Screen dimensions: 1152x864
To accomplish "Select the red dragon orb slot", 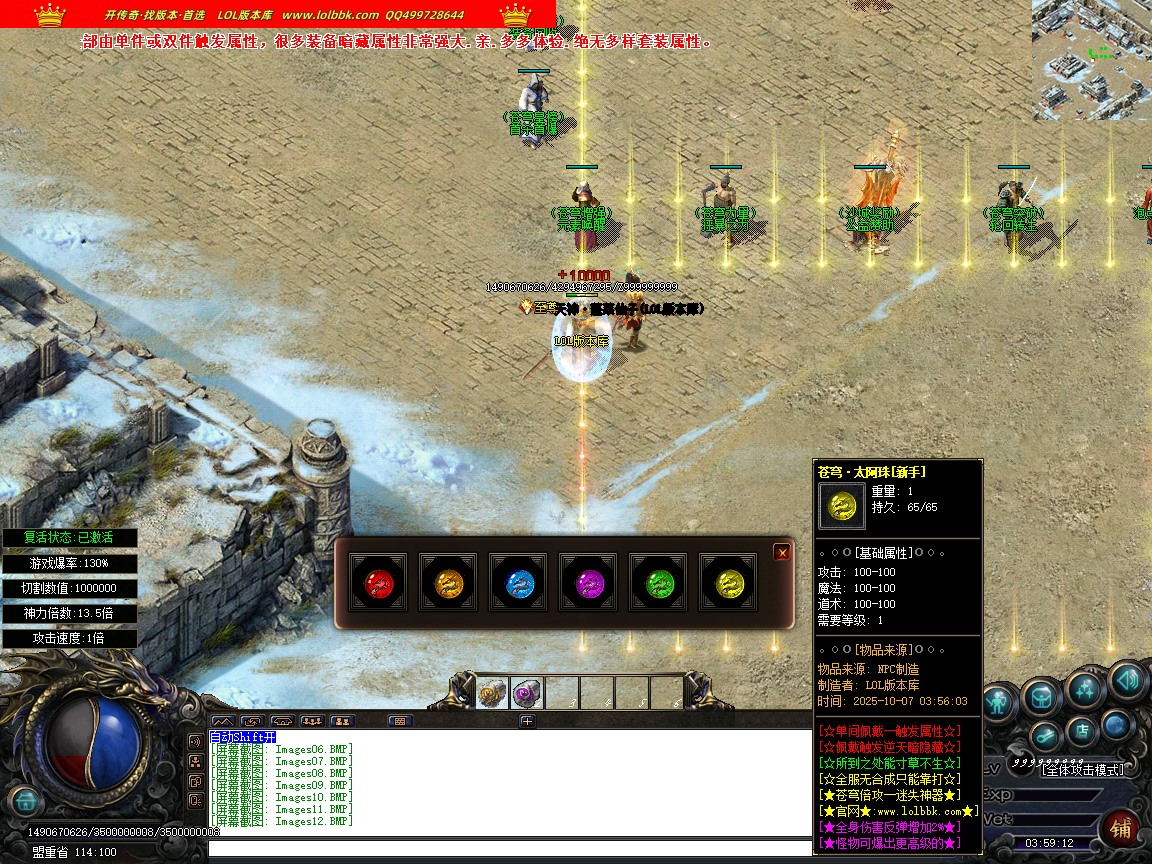I will (x=377, y=582).
